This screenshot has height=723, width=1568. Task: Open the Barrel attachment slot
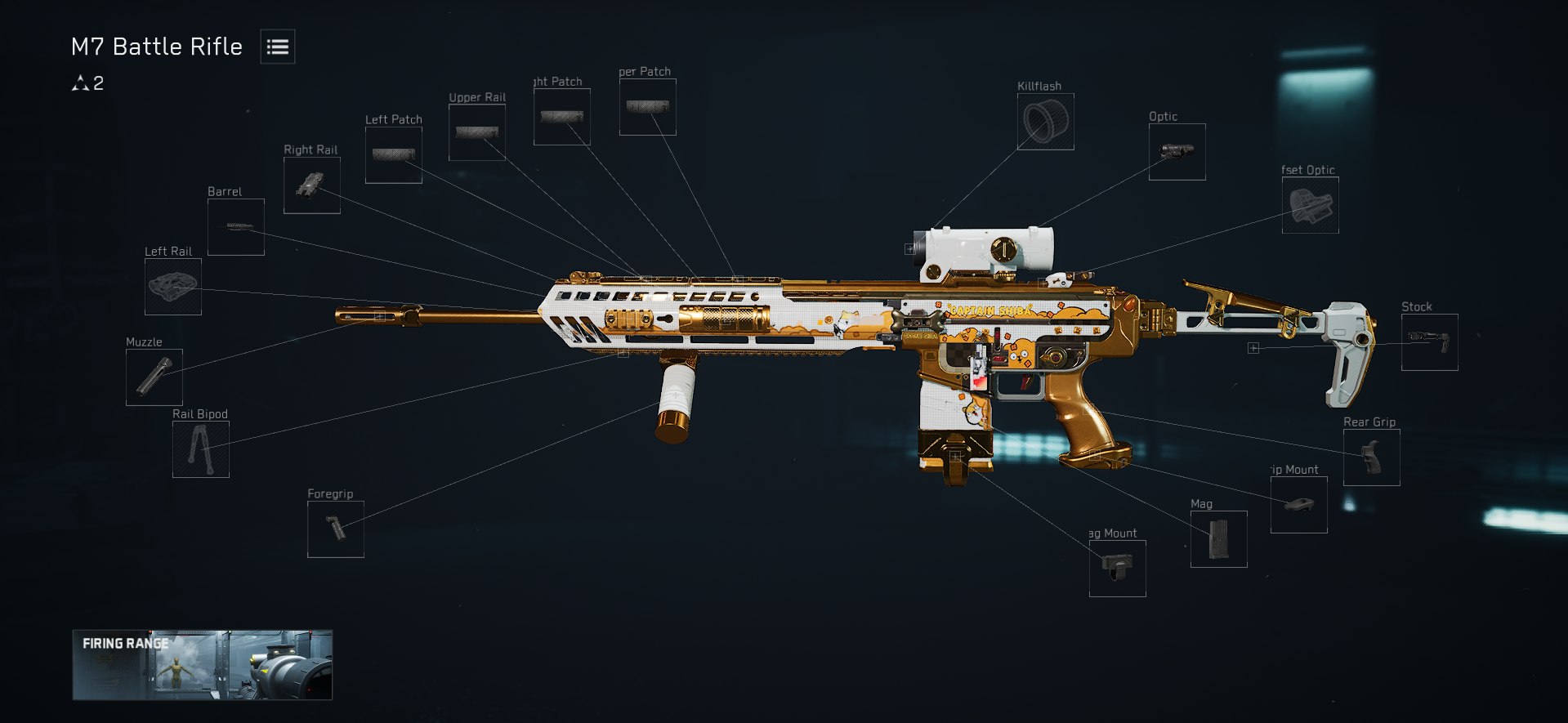(x=236, y=227)
